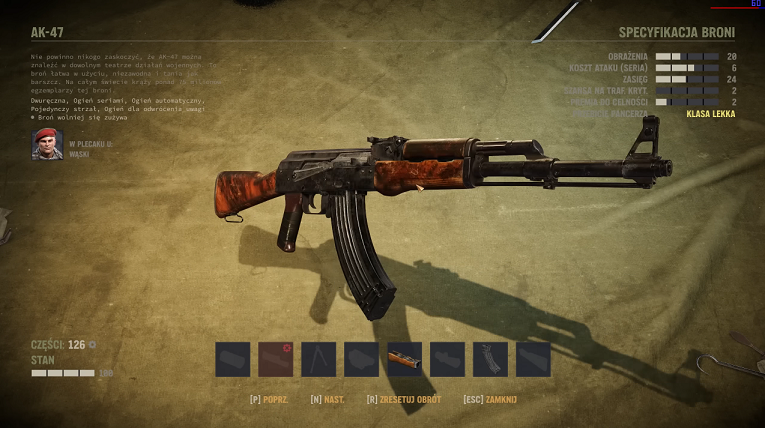
Task: Select the wooden handguard modification slot
Action: (x=405, y=360)
